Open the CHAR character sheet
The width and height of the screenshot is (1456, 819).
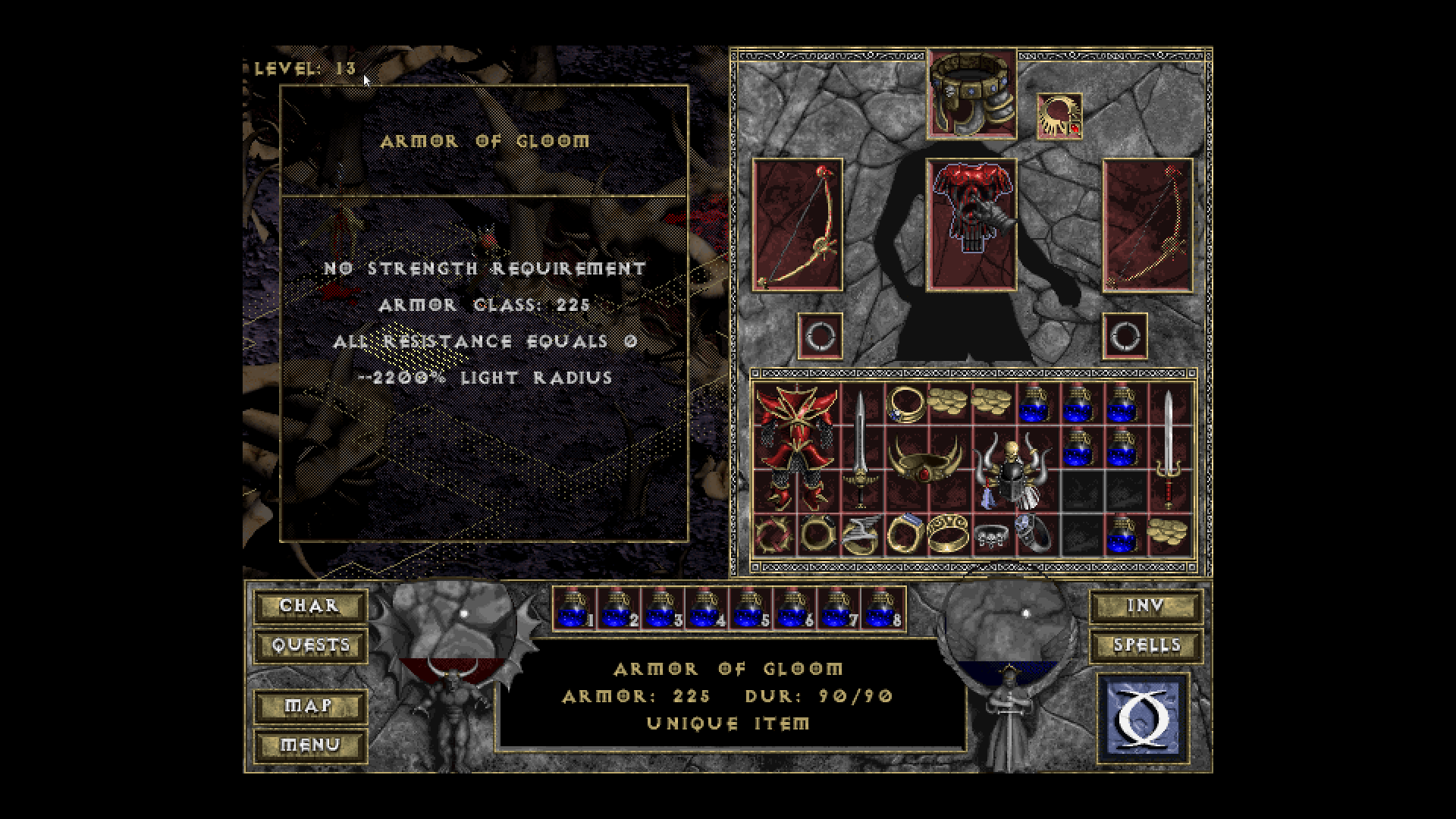point(309,606)
